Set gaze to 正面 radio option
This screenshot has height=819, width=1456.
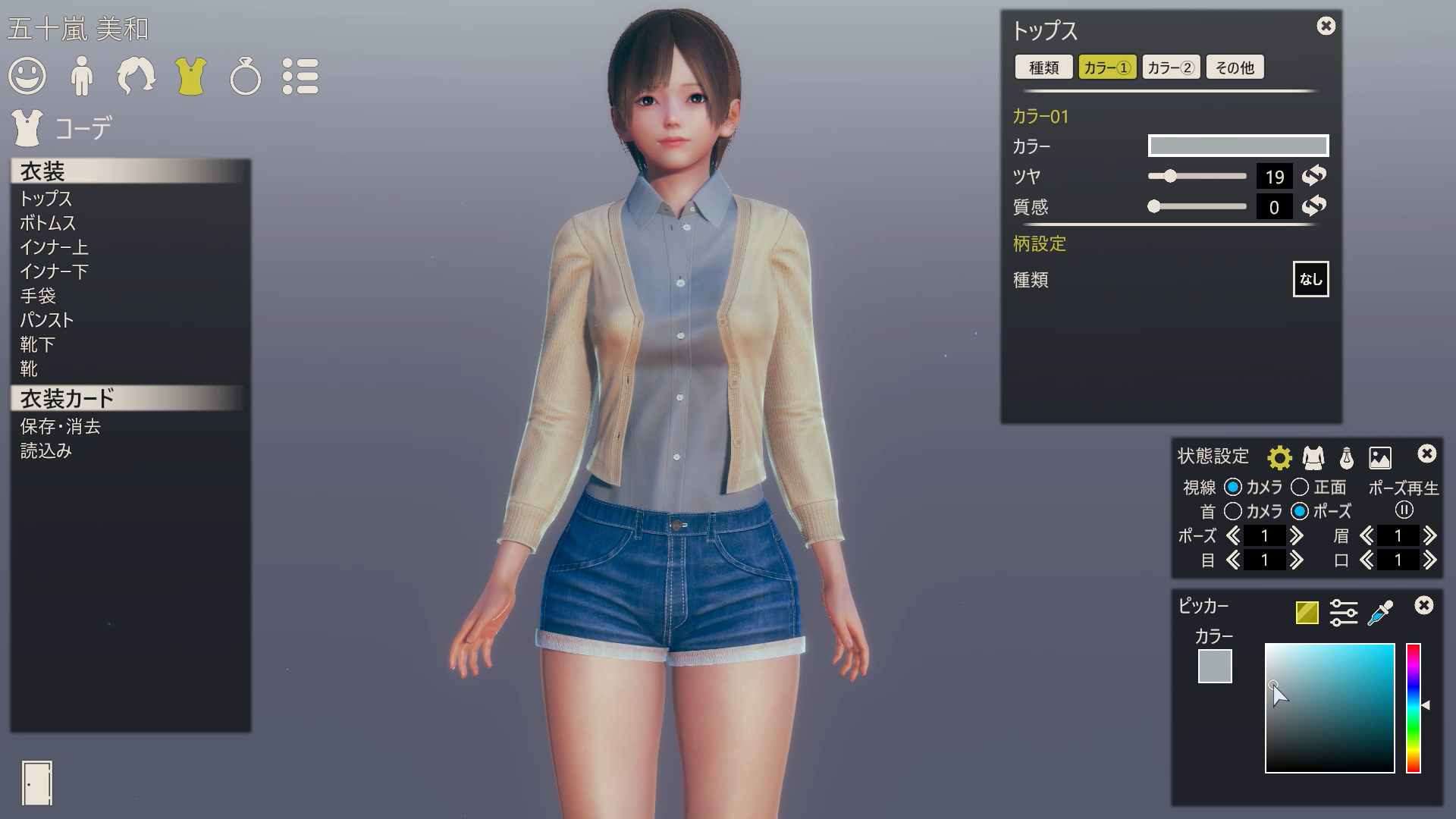[1300, 487]
